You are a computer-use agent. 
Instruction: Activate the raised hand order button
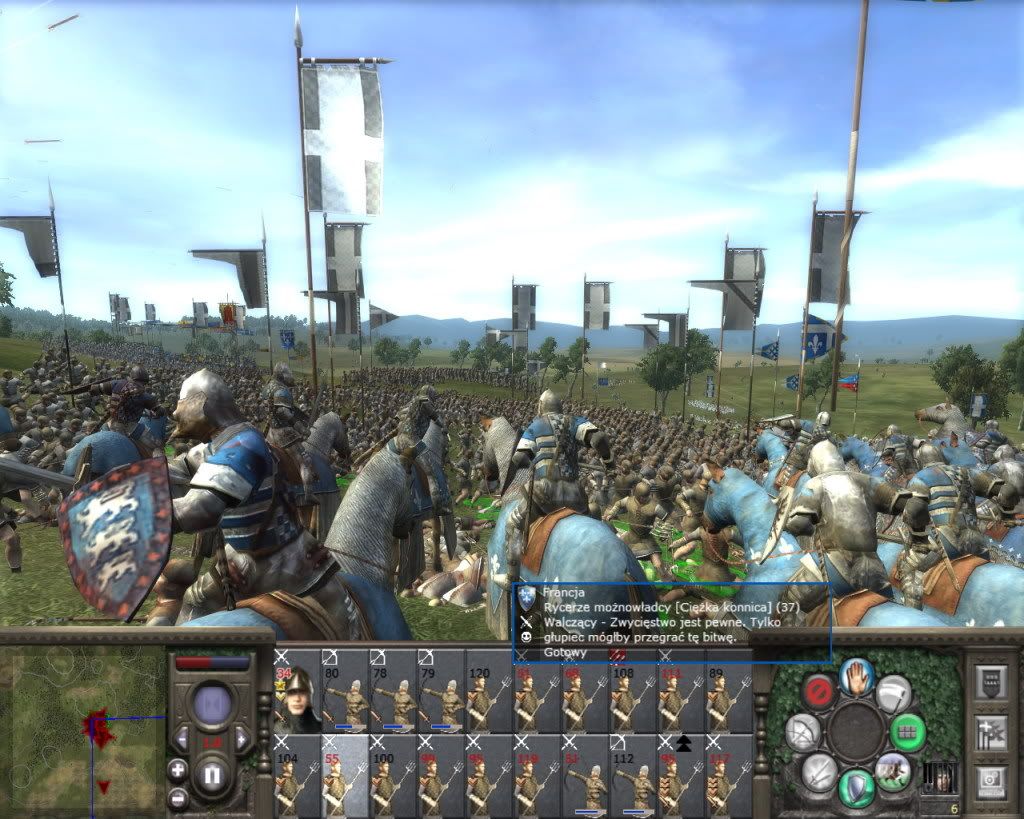coord(858,677)
